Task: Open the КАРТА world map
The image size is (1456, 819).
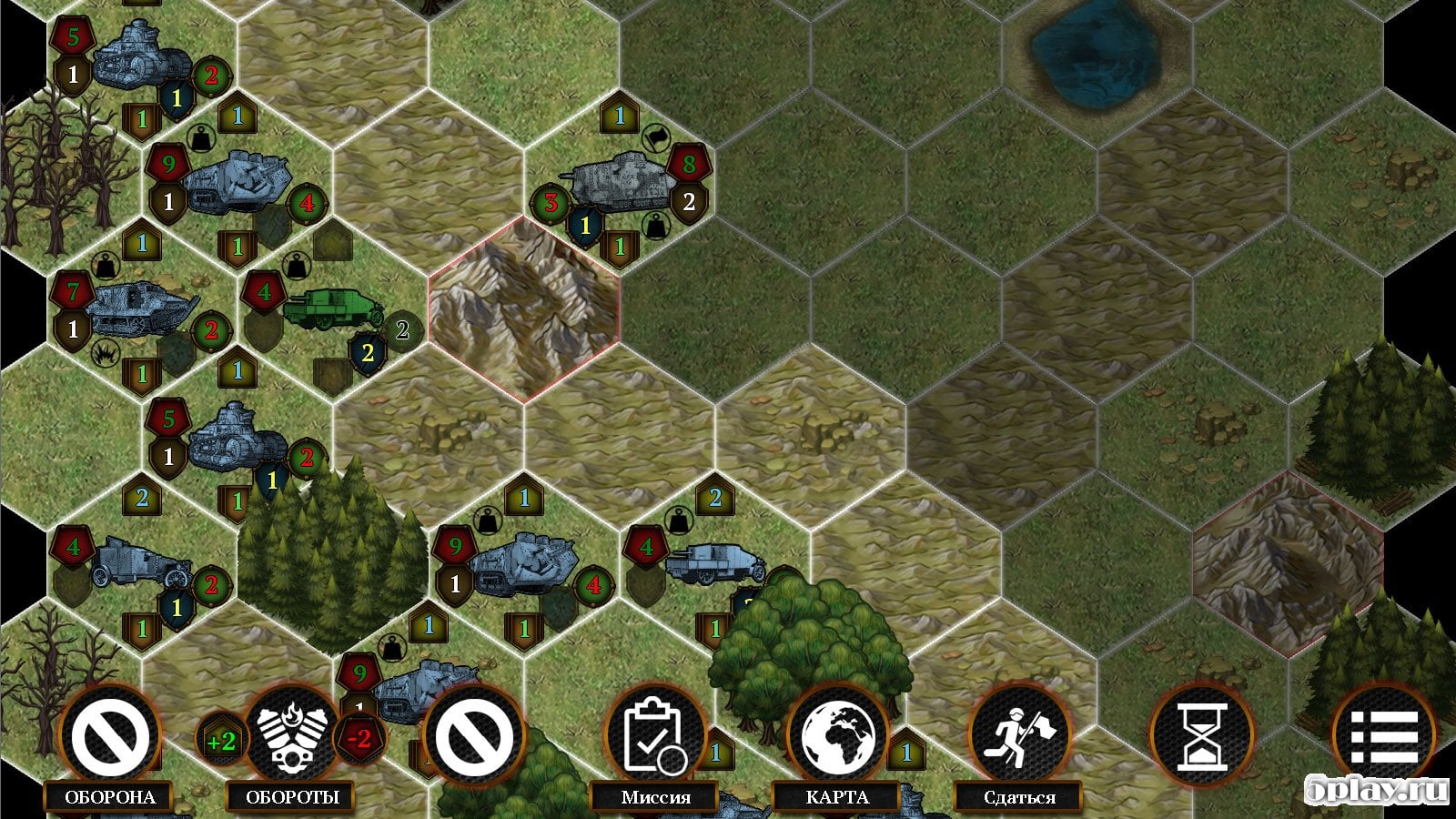Action: pyautogui.click(x=837, y=736)
